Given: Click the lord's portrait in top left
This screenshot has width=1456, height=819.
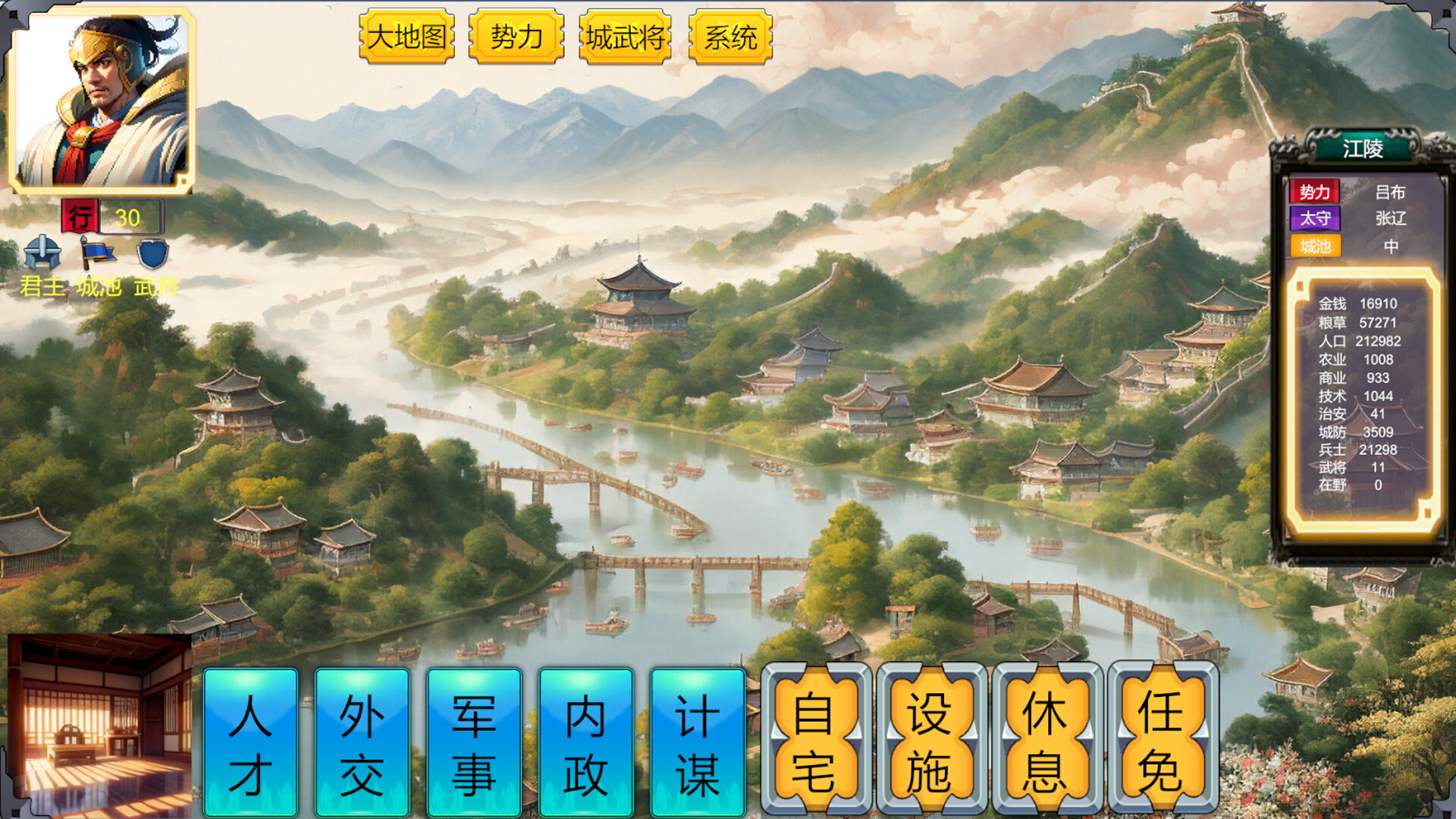Looking at the screenshot, I should [x=100, y=100].
